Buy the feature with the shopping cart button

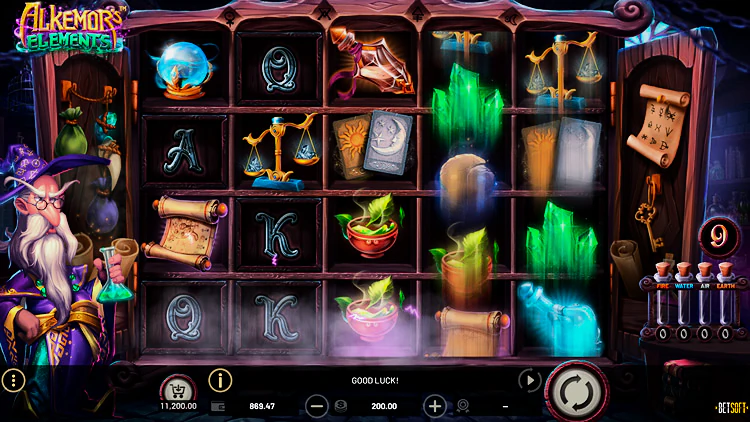178,388
